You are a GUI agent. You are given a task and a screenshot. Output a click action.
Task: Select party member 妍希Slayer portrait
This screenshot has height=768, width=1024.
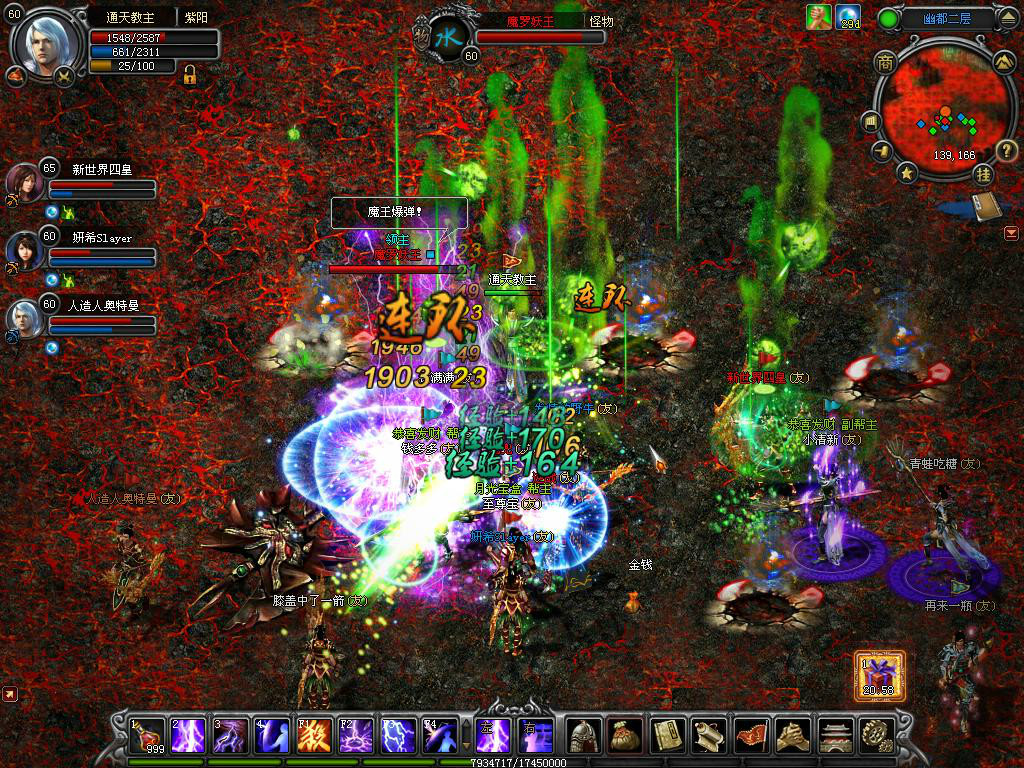pyautogui.click(x=25, y=252)
